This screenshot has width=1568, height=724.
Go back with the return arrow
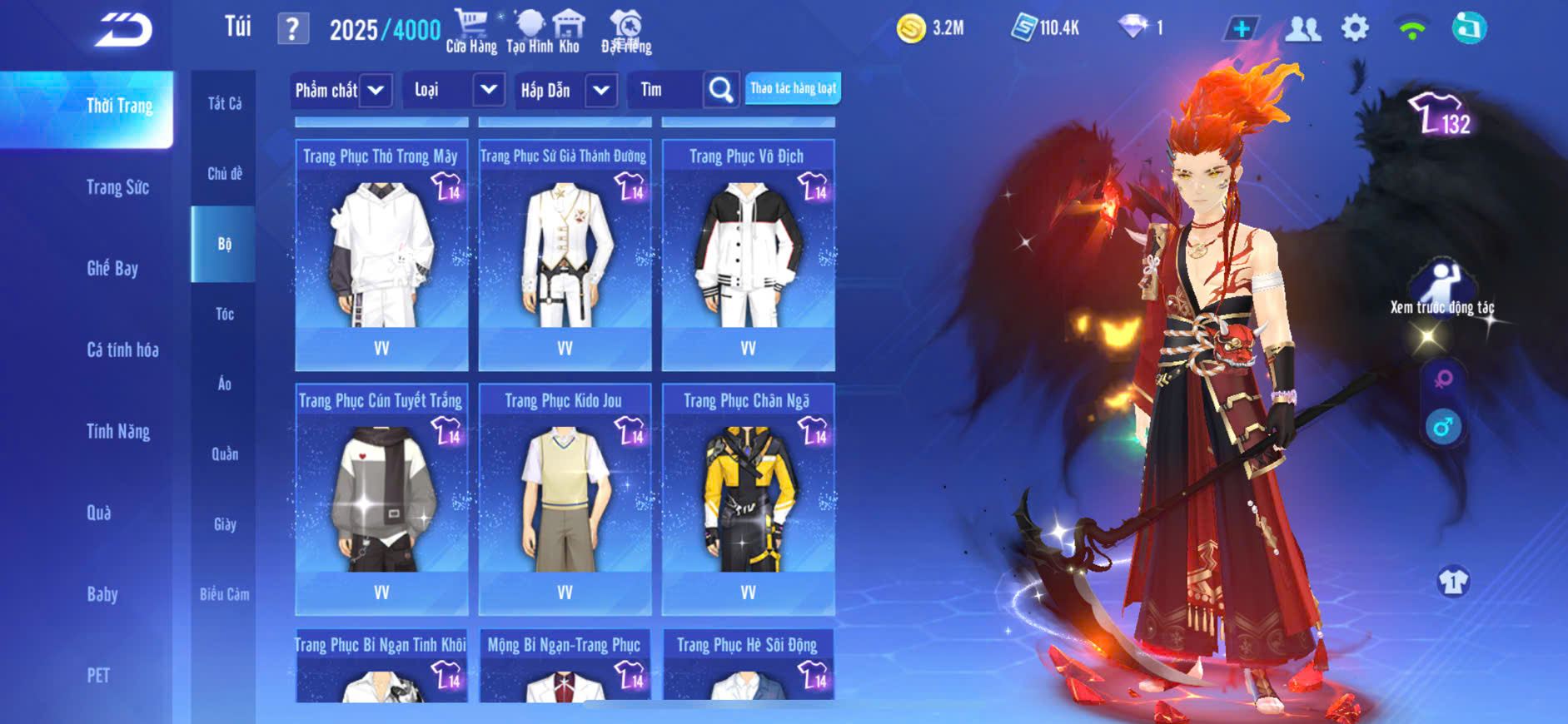[x=123, y=30]
